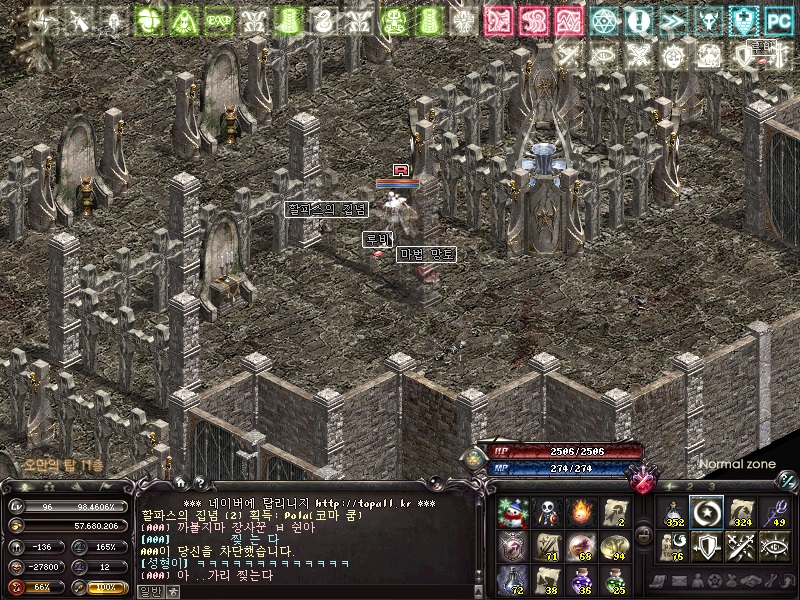Open the question mark help button
This screenshot has width=800, height=600.
click(x=199, y=486)
